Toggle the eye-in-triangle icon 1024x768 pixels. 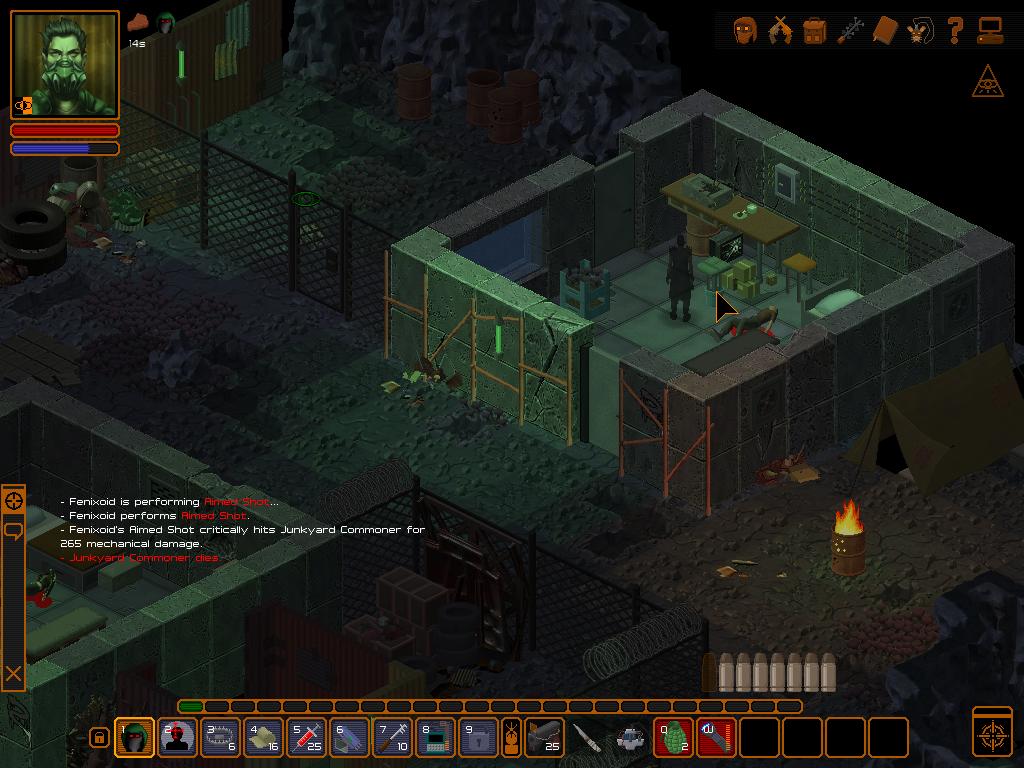pyautogui.click(x=988, y=82)
